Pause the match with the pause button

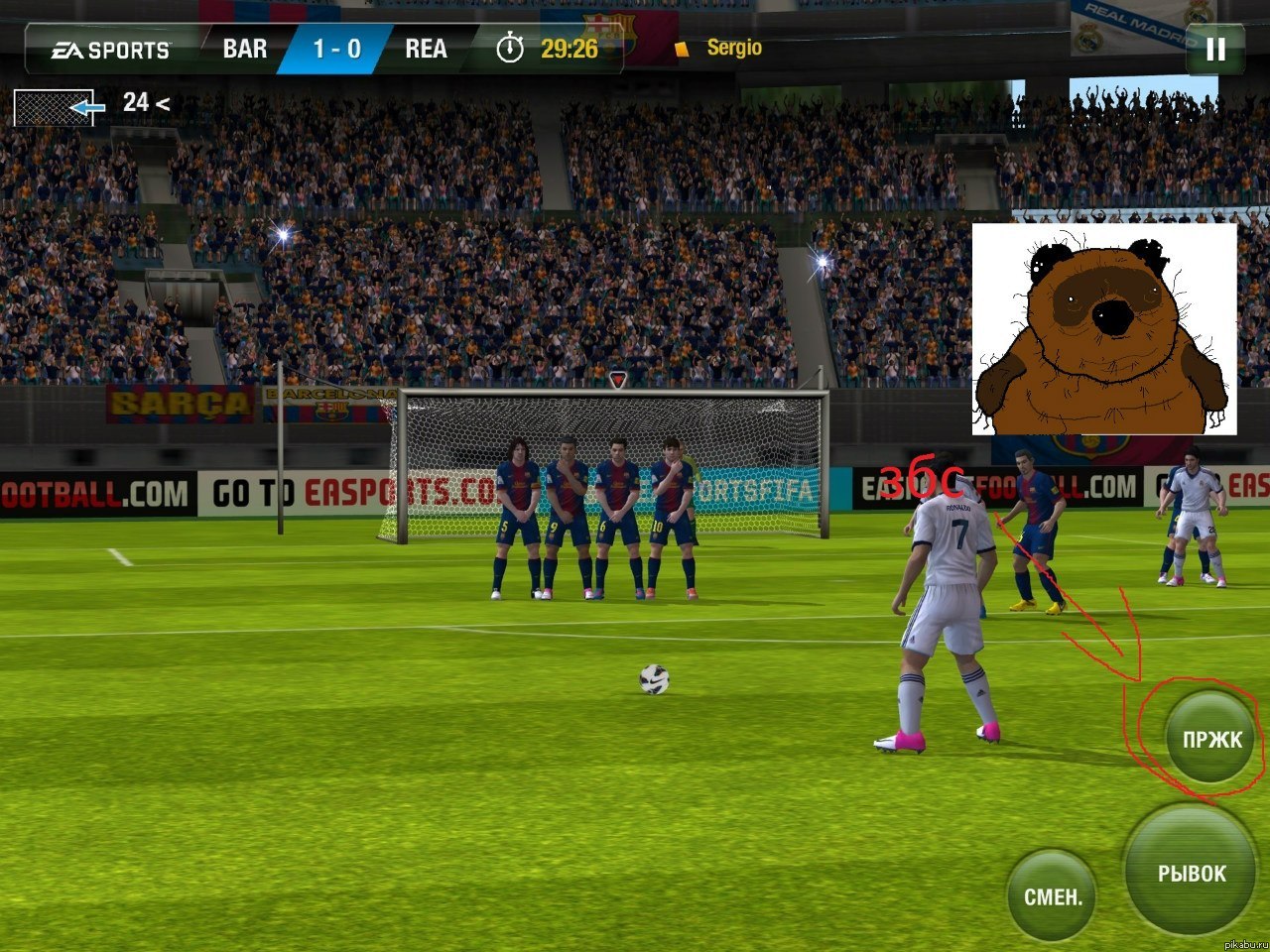[1214, 48]
